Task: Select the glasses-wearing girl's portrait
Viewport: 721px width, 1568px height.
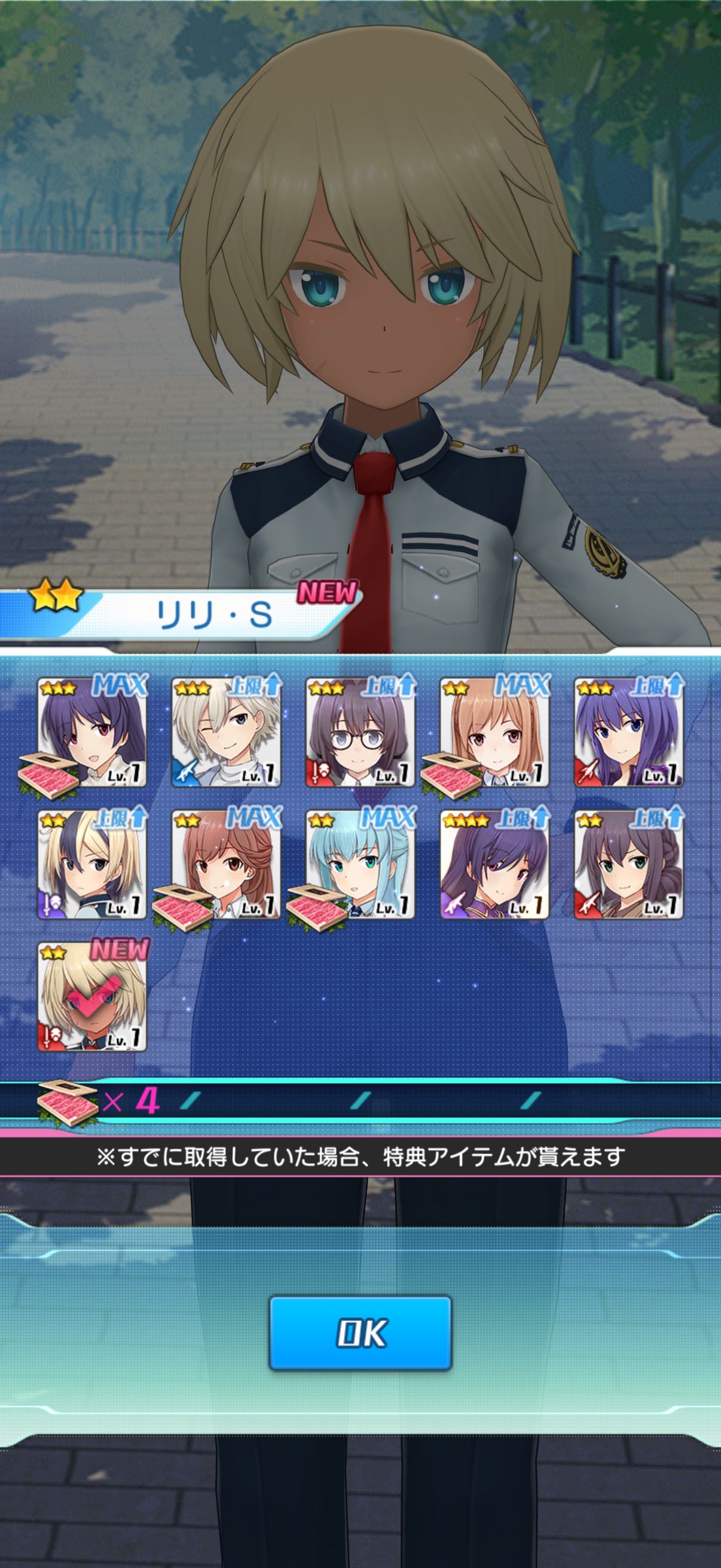Action: click(360, 732)
